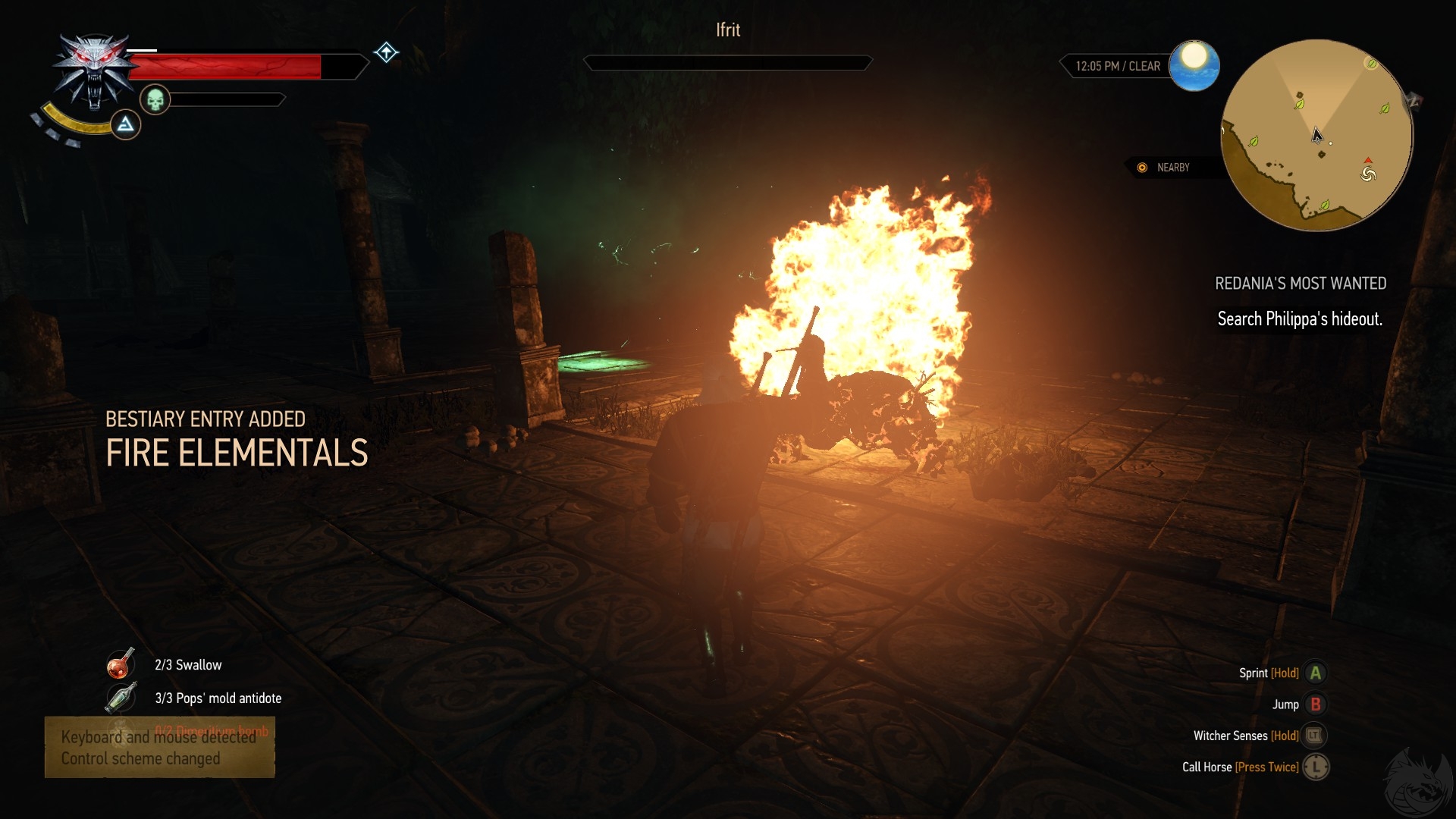Select the Pops' mold antidote slot
This screenshot has height=819, width=1456.
point(121,698)
